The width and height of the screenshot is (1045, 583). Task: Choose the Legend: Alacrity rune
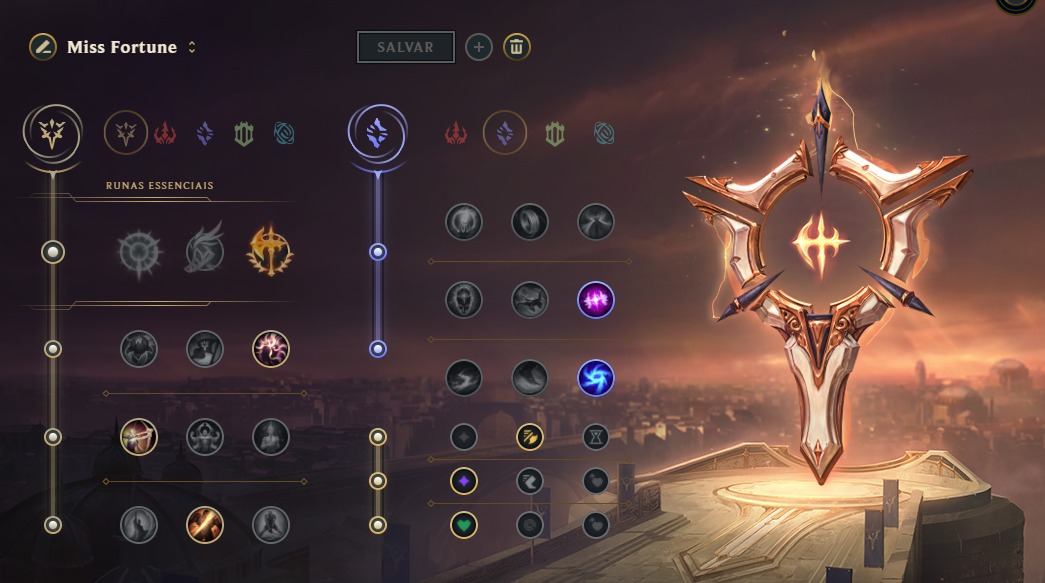(138, 437)
